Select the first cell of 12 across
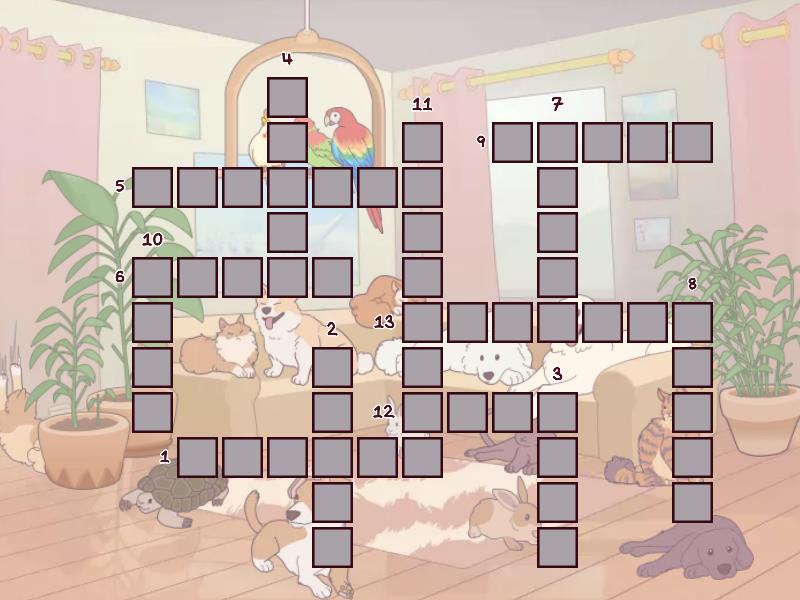 click(422, 412)
